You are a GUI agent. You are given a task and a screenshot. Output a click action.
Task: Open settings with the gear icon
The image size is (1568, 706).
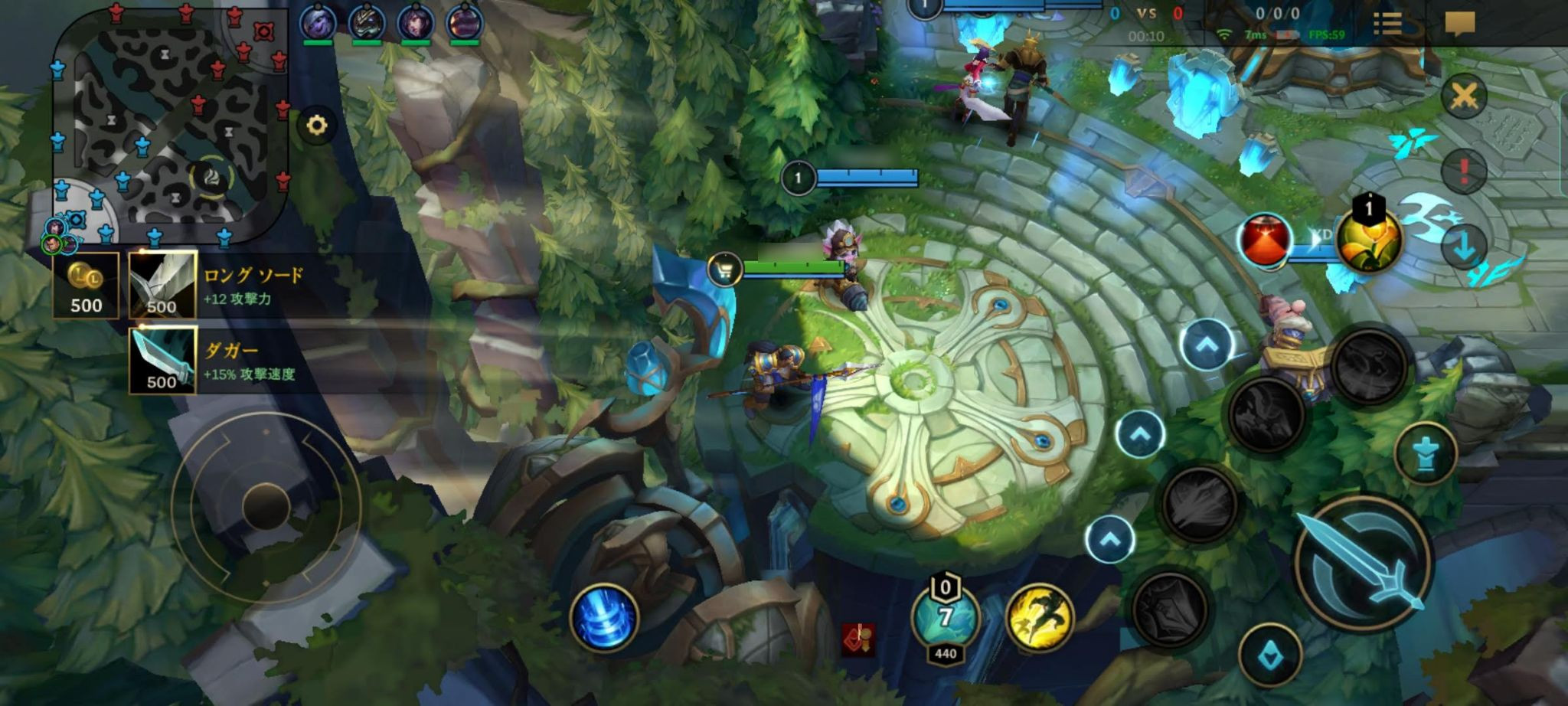(x=316, y=126)
